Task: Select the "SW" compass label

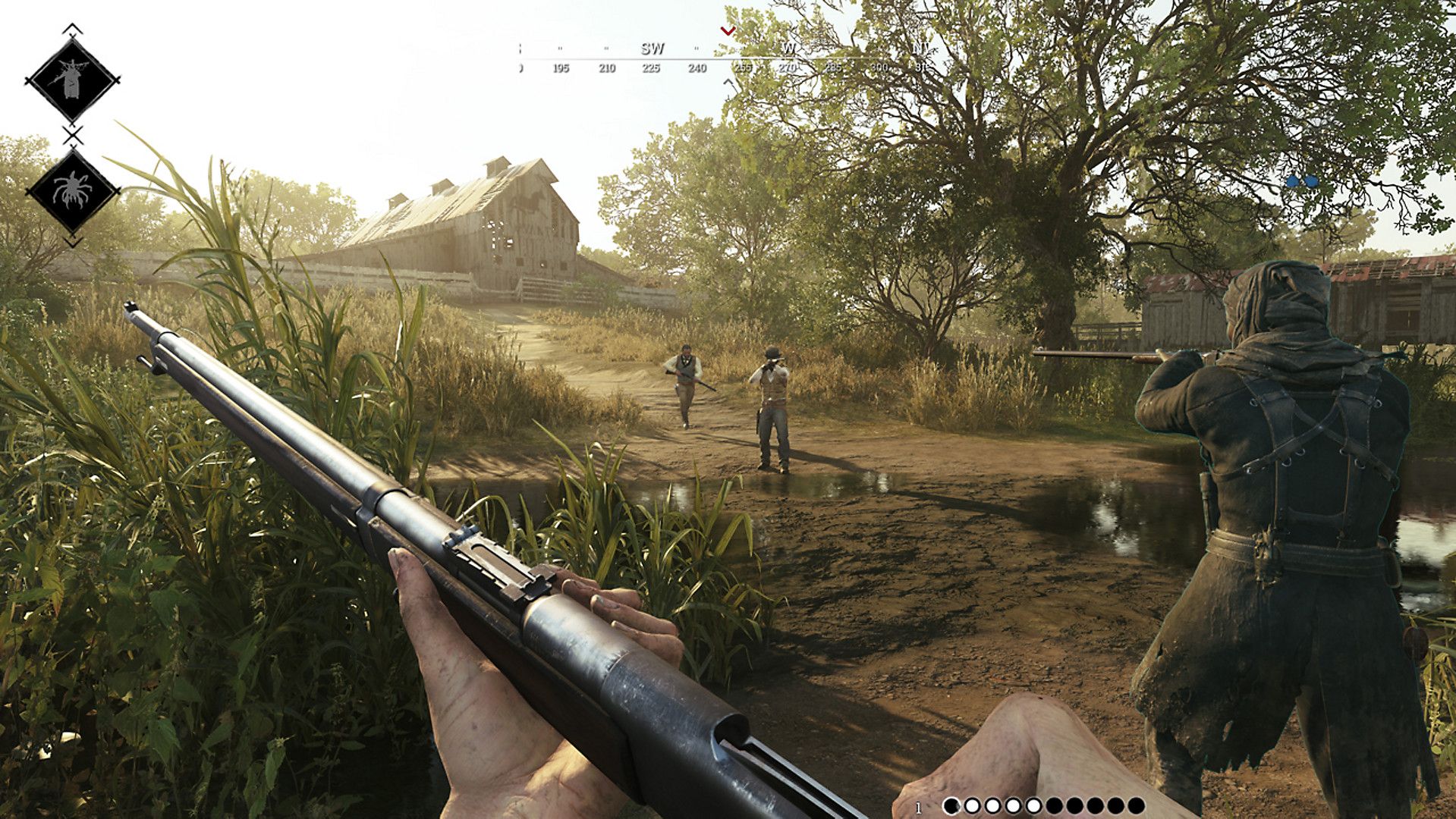Action: pyautogui.click(x=653, y=49)
